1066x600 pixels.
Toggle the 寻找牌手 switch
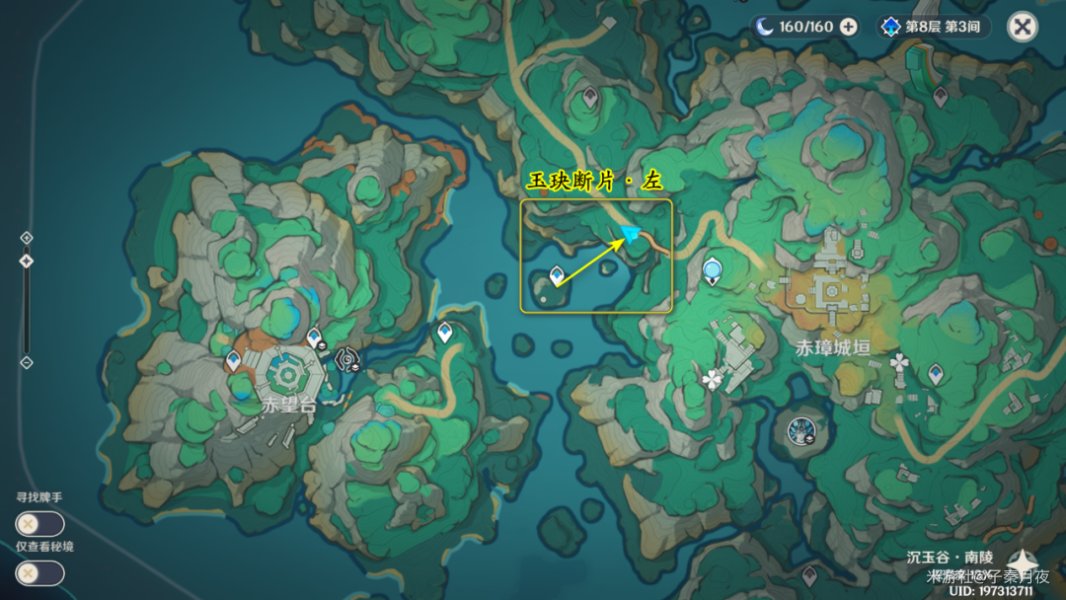pyautogui.click(x=40, y=523)
